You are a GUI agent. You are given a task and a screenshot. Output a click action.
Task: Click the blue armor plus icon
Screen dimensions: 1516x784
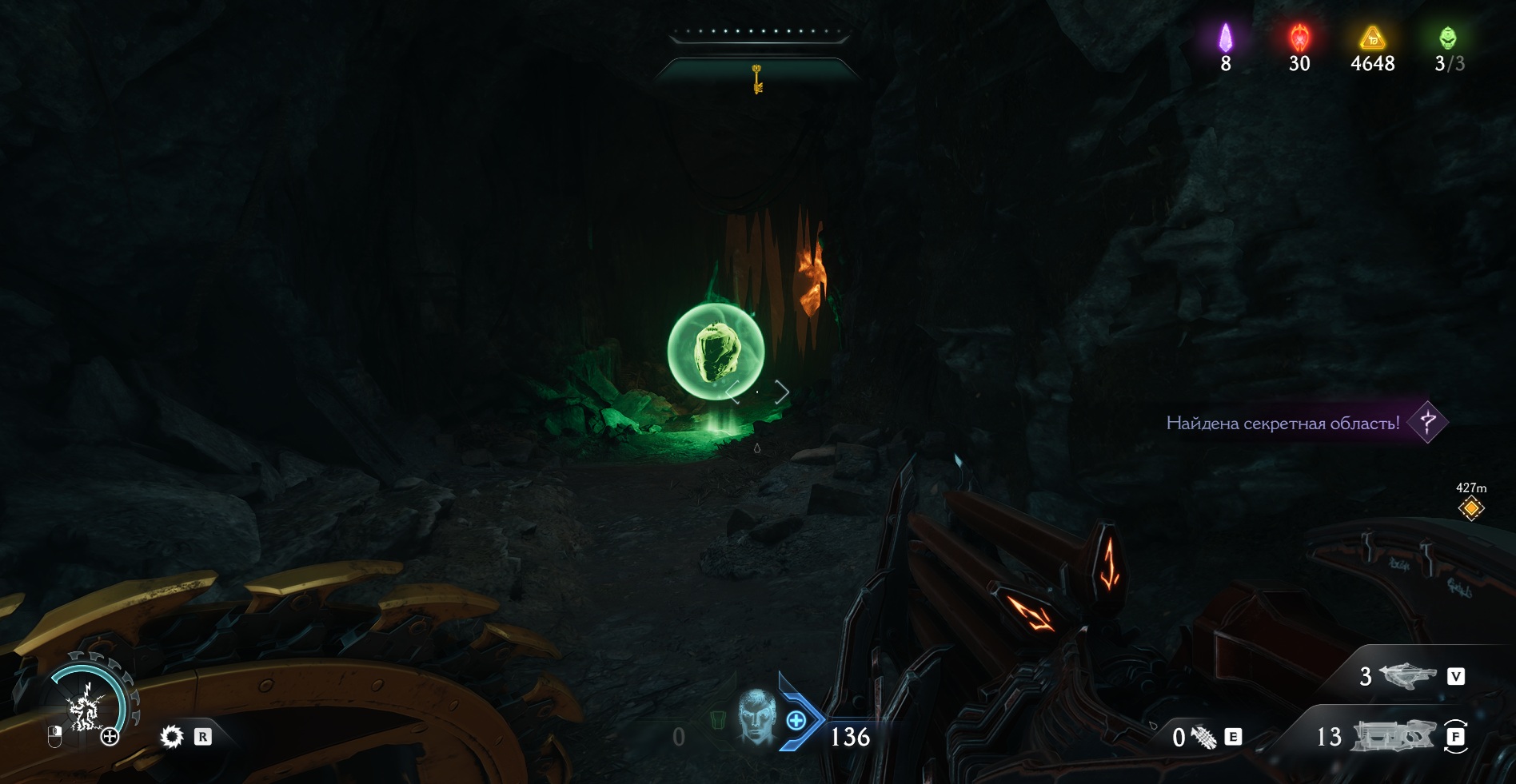pos(796,721)
